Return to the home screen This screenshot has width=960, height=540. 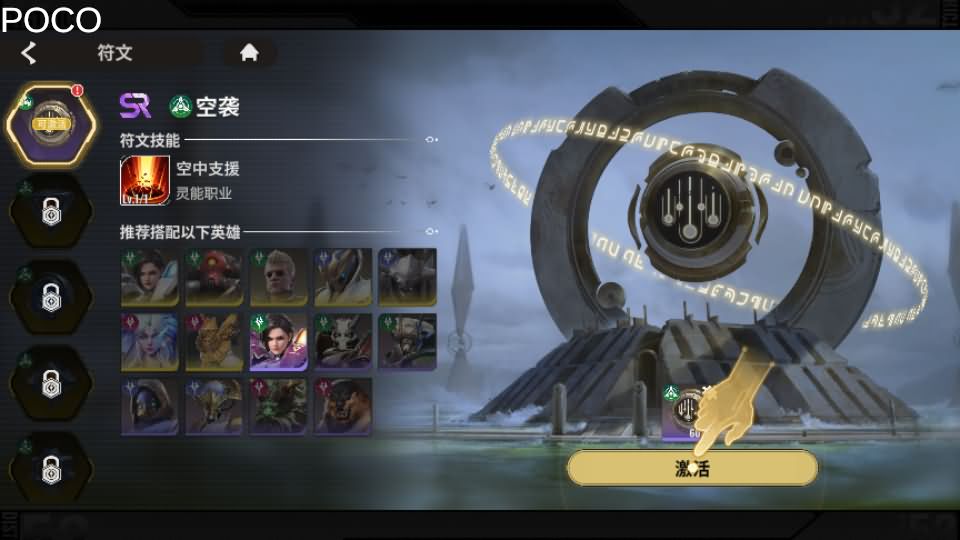point(249,53)
